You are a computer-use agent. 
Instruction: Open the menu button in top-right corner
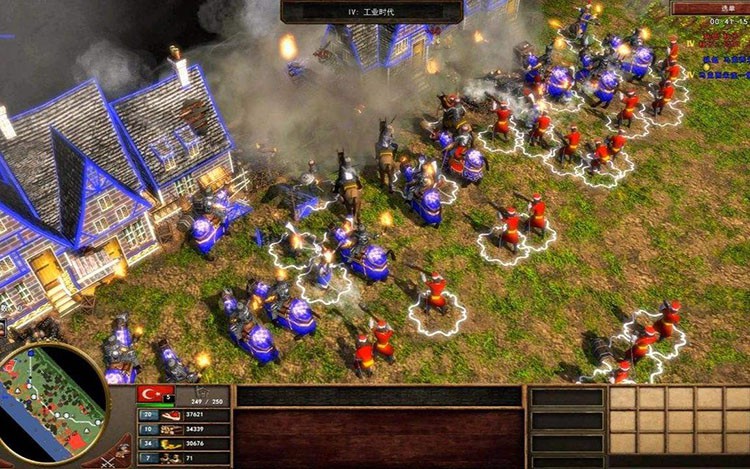click(708, 7)
